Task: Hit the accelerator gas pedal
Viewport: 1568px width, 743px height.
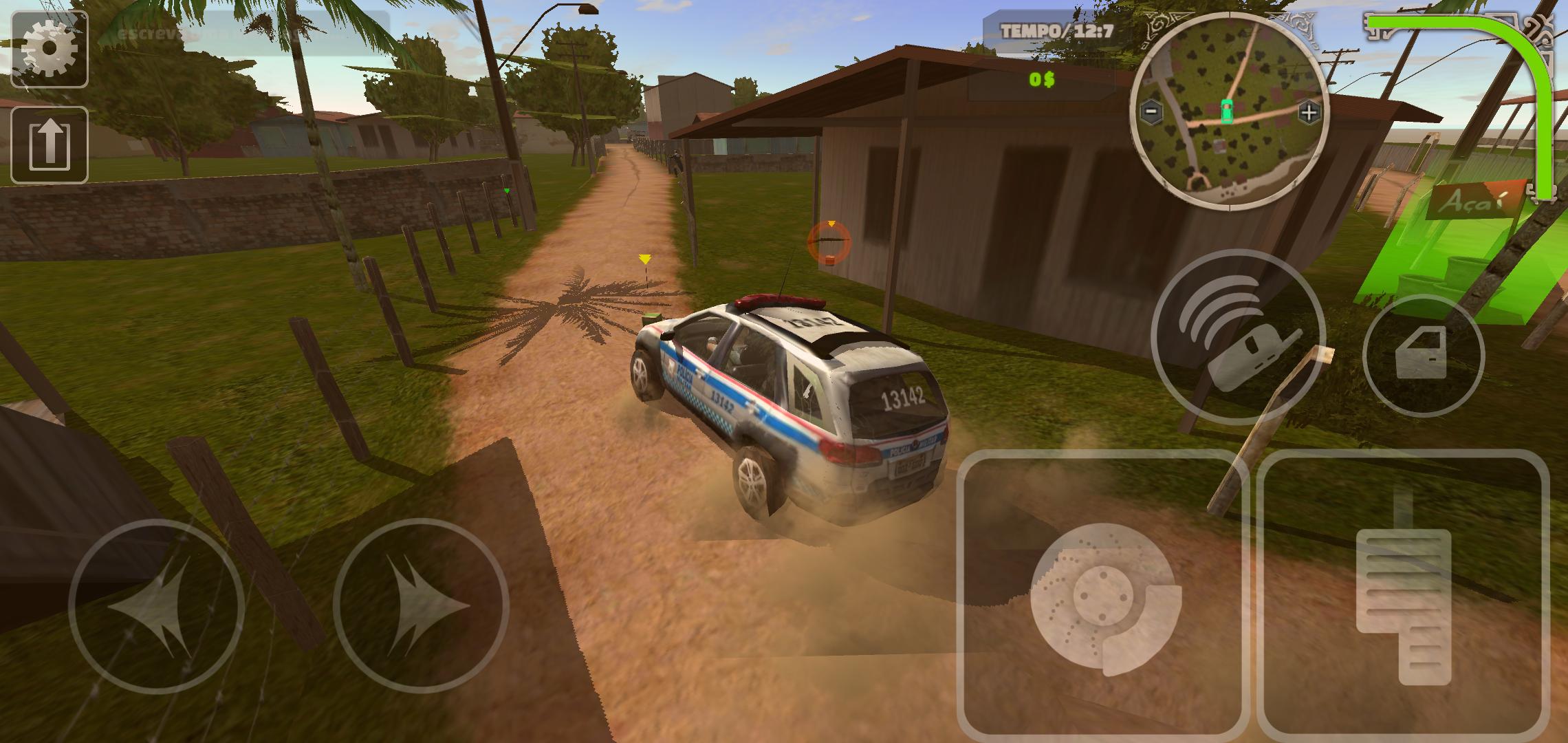Action: (x=1403, y=593)
